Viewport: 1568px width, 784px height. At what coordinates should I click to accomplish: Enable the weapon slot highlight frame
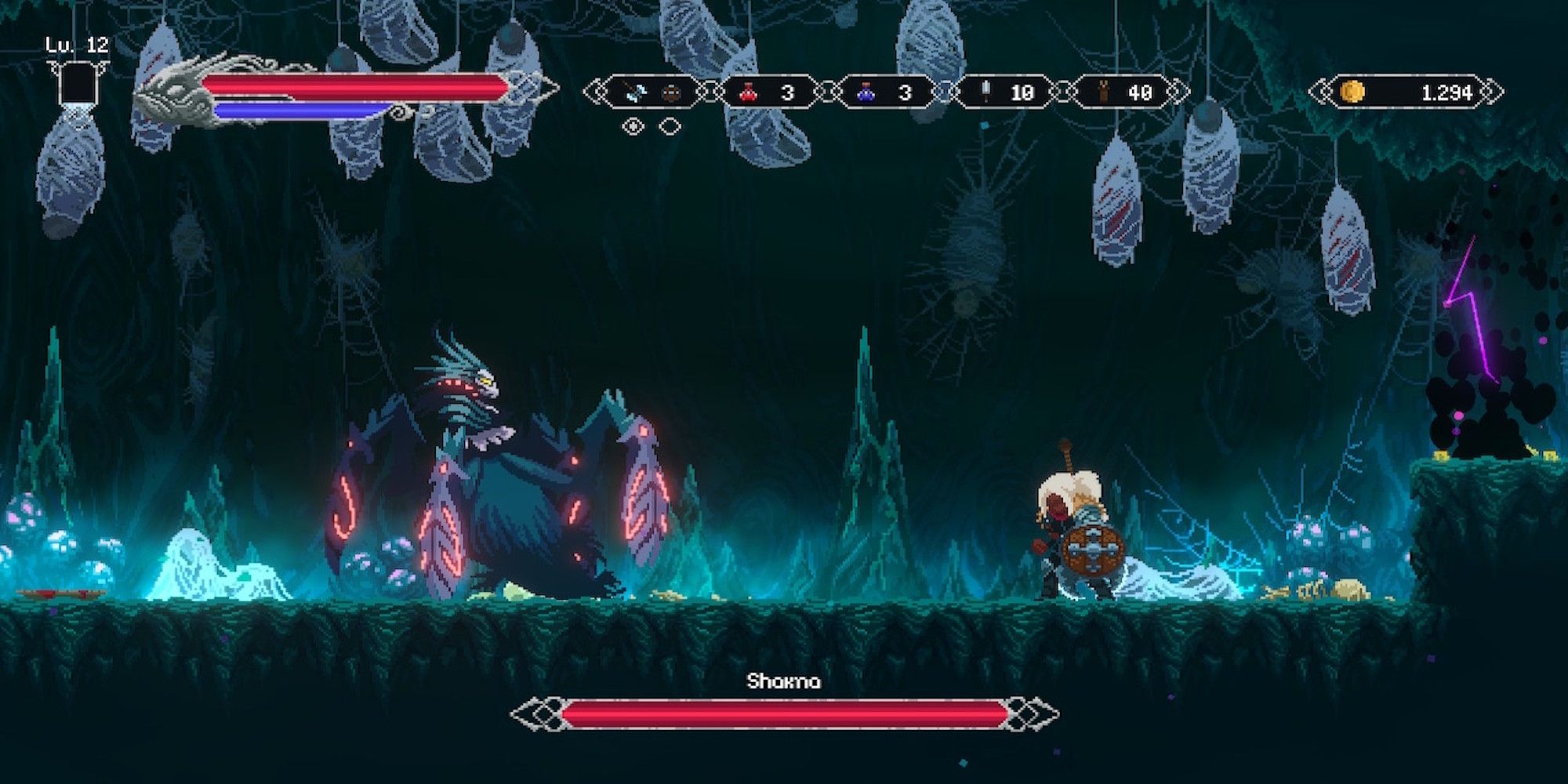tap(652, 92)
